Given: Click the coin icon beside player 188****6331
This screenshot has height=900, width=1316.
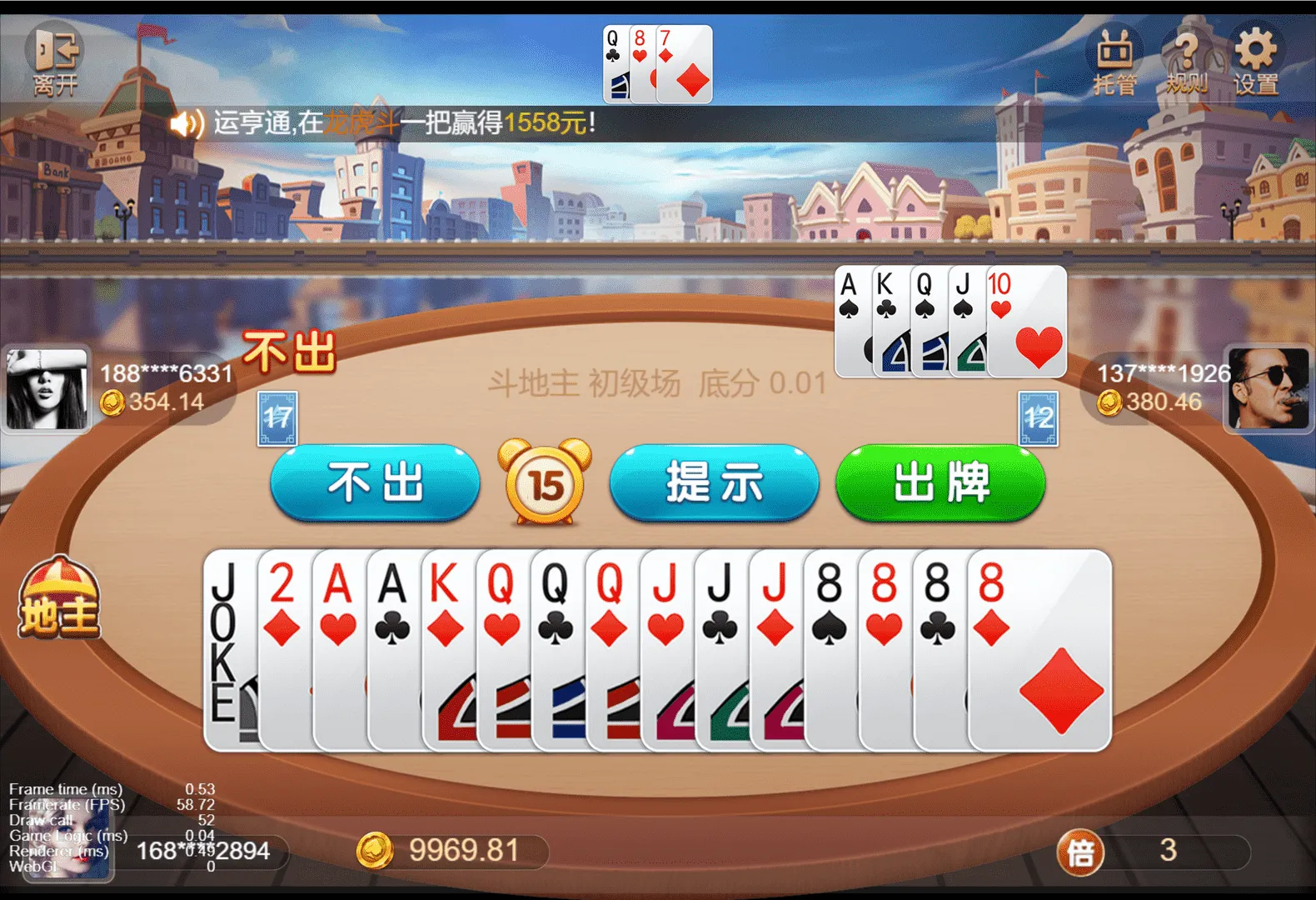Looking at the screenshot, I should tap(112, 403).
